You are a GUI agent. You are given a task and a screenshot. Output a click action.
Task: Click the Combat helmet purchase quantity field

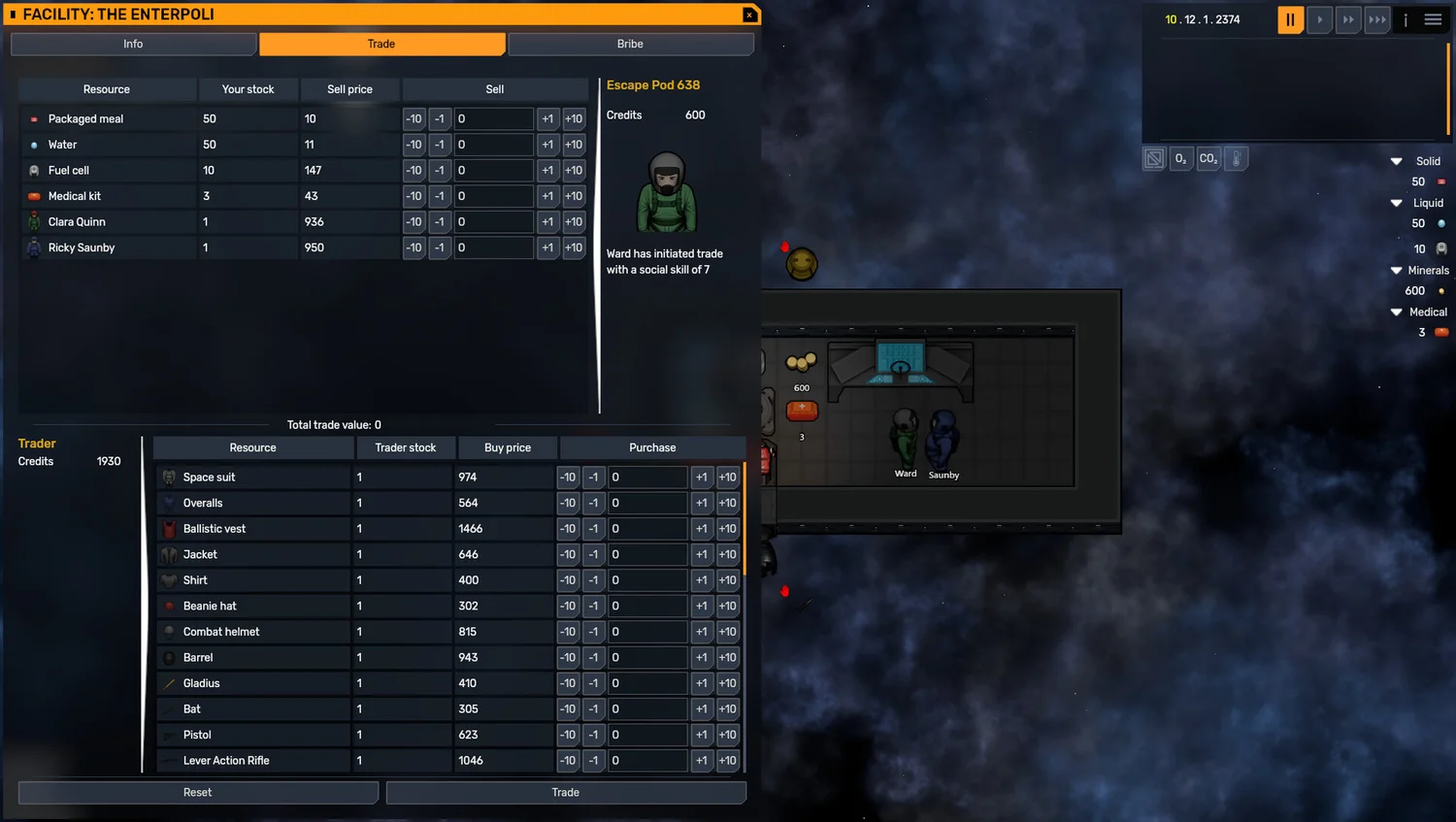coord(646,632)
